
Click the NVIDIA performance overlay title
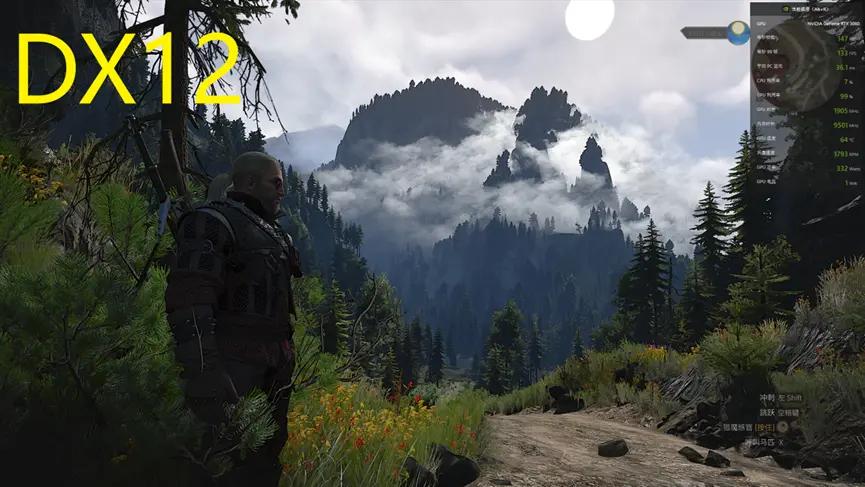pyautogui.click(x=806, y=8)
